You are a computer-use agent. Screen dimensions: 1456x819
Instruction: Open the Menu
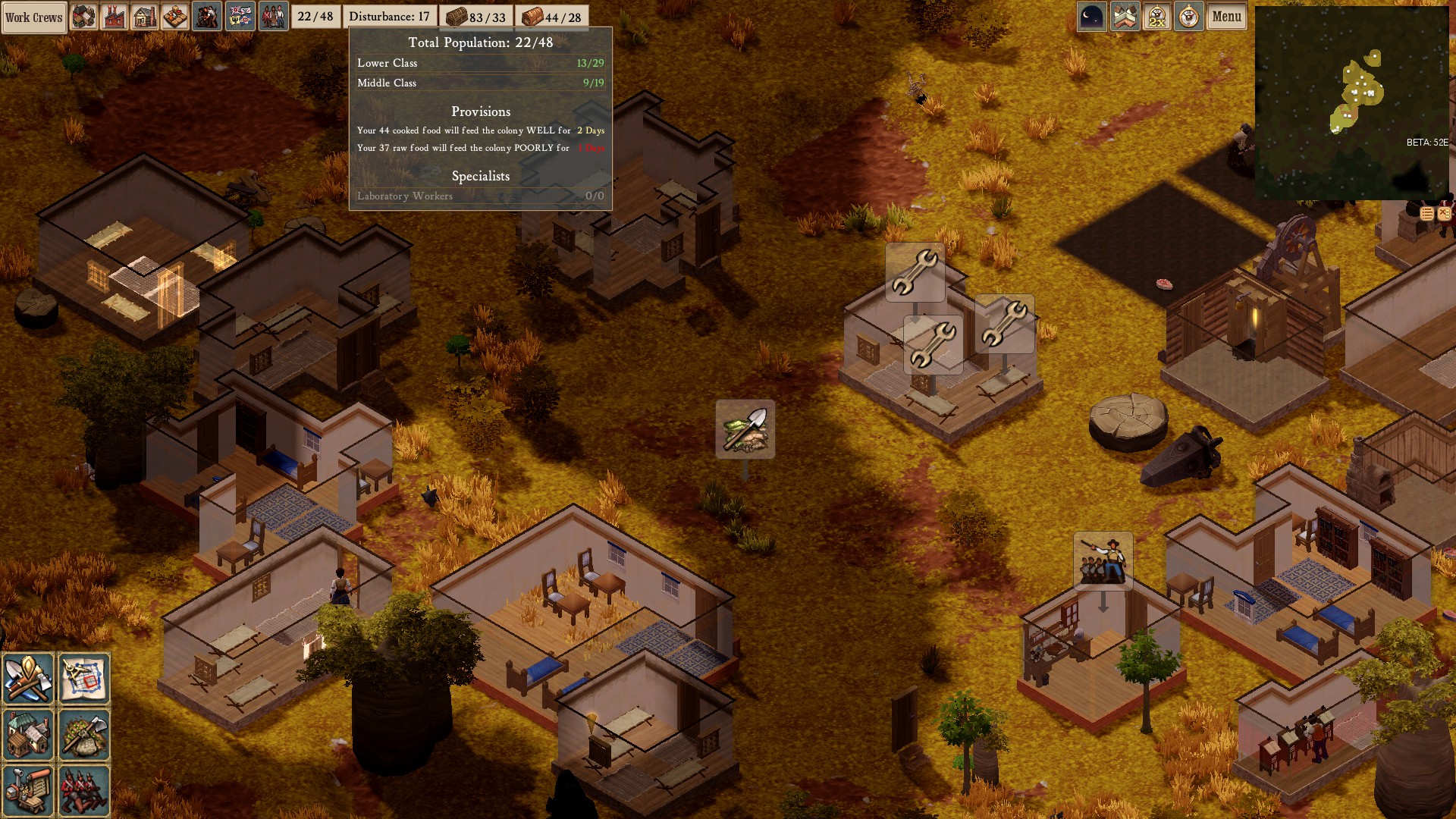pyautogui.click(x=1226, y=17)
